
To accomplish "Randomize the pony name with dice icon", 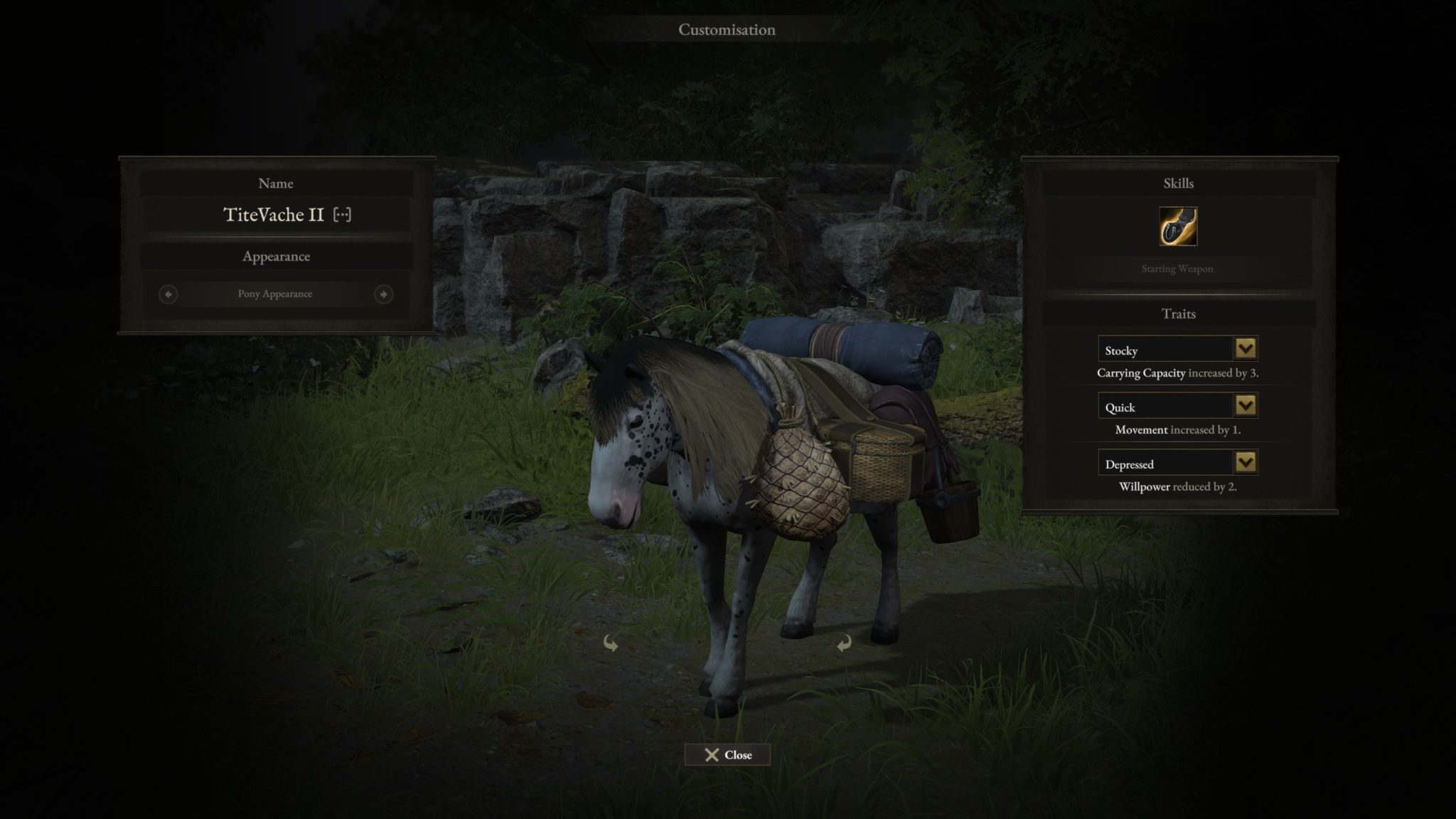I will pyautogui.click(x=342, y=215).
